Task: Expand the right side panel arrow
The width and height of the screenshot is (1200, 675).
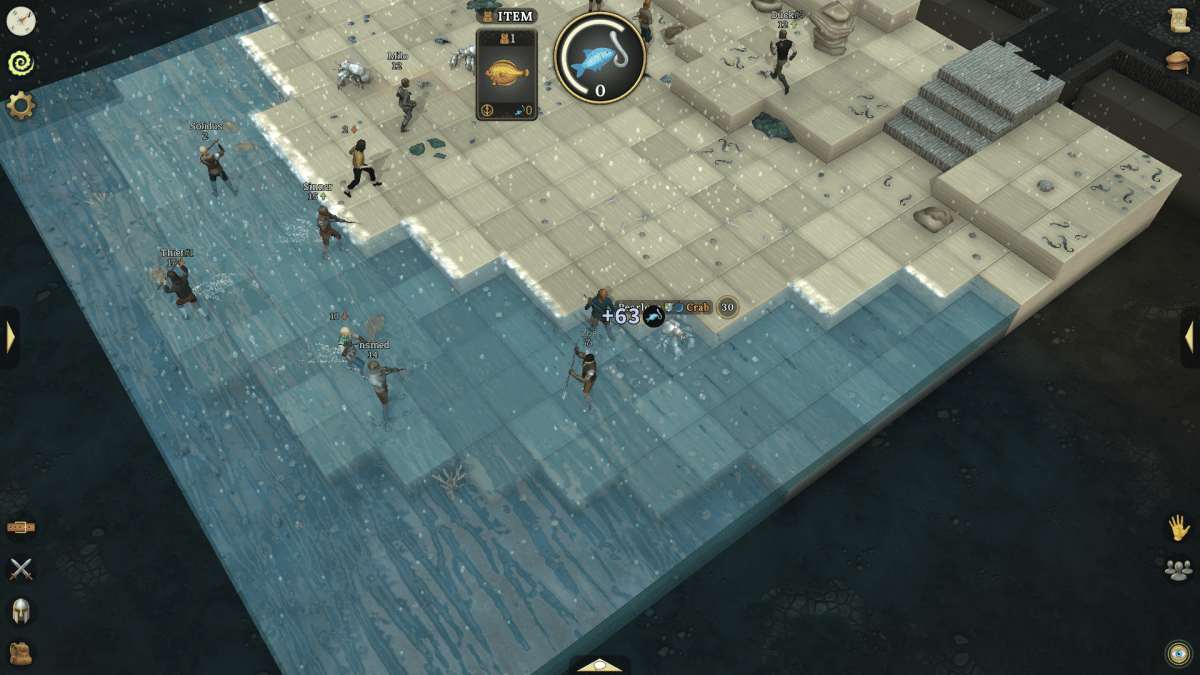Action: pyautogui.click(x=1190, y=337)
